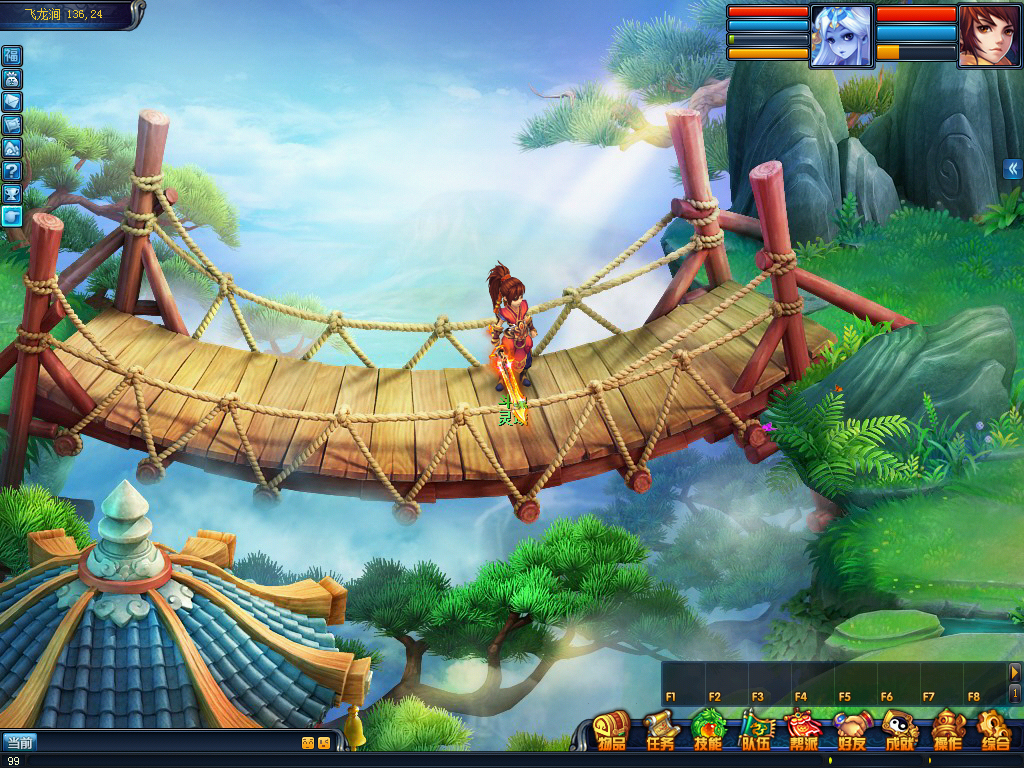Click the player character portrait

989,36
